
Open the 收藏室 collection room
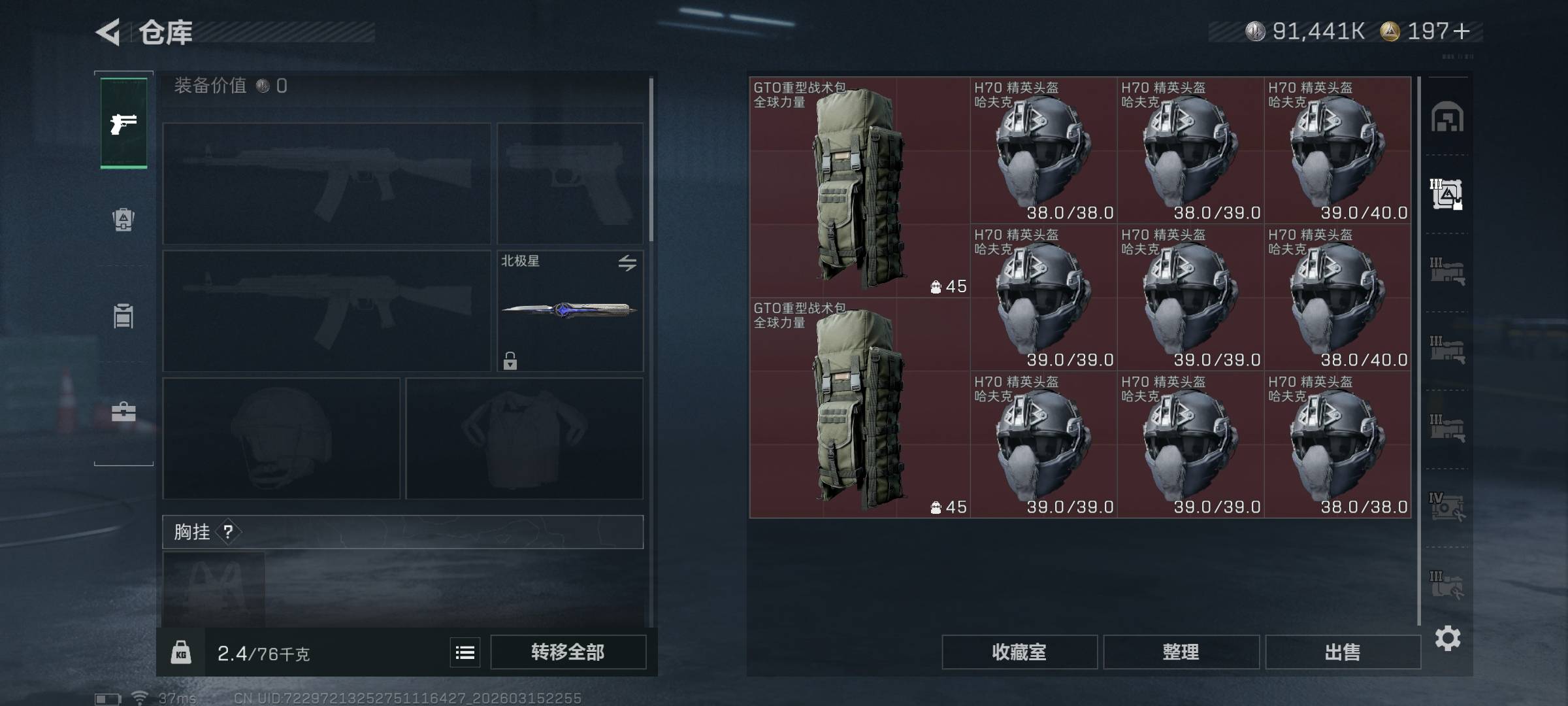tap(1019, 652)
